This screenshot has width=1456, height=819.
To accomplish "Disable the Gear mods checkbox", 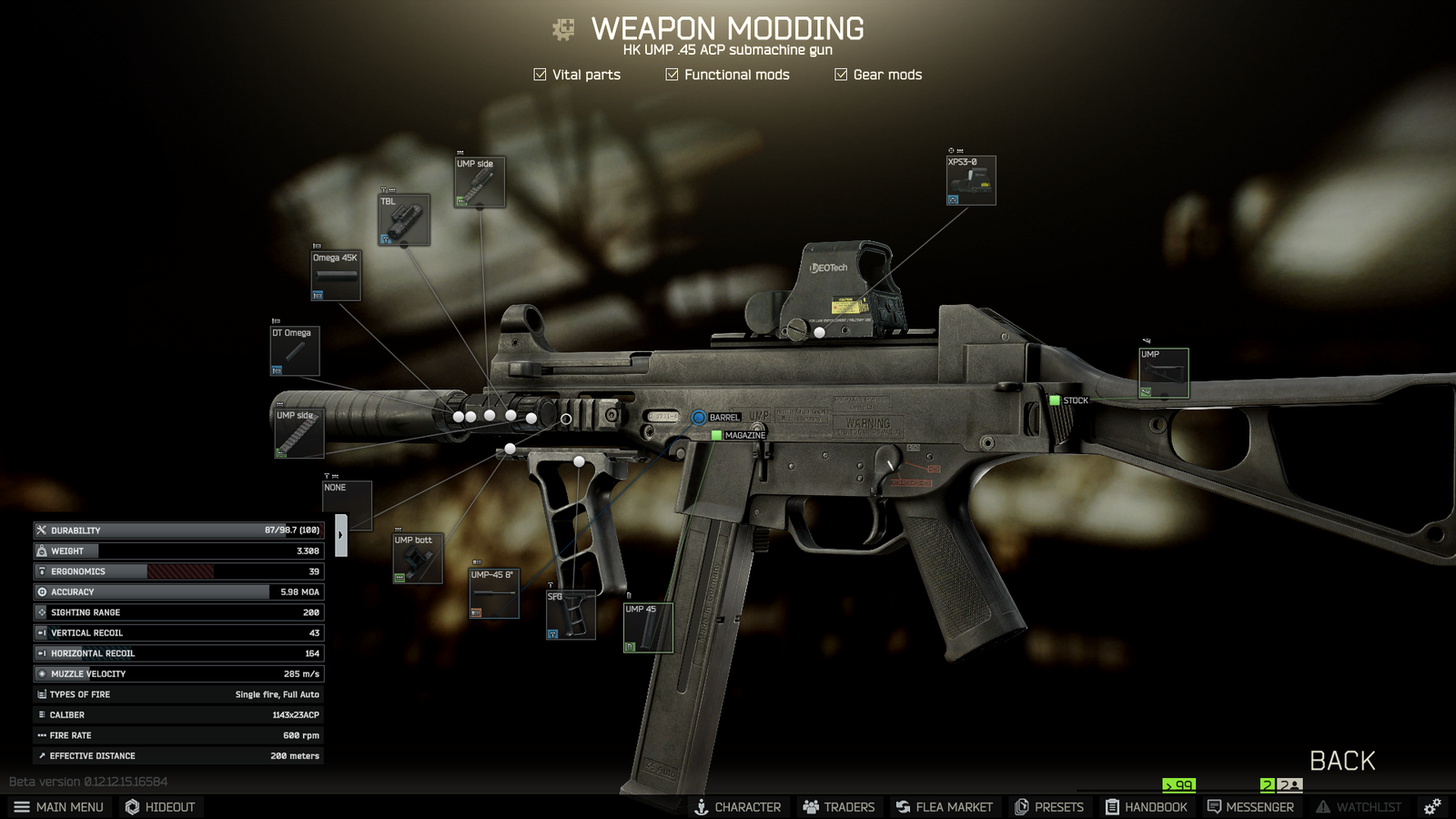I will pyautogui.click(x=840, y=74).
